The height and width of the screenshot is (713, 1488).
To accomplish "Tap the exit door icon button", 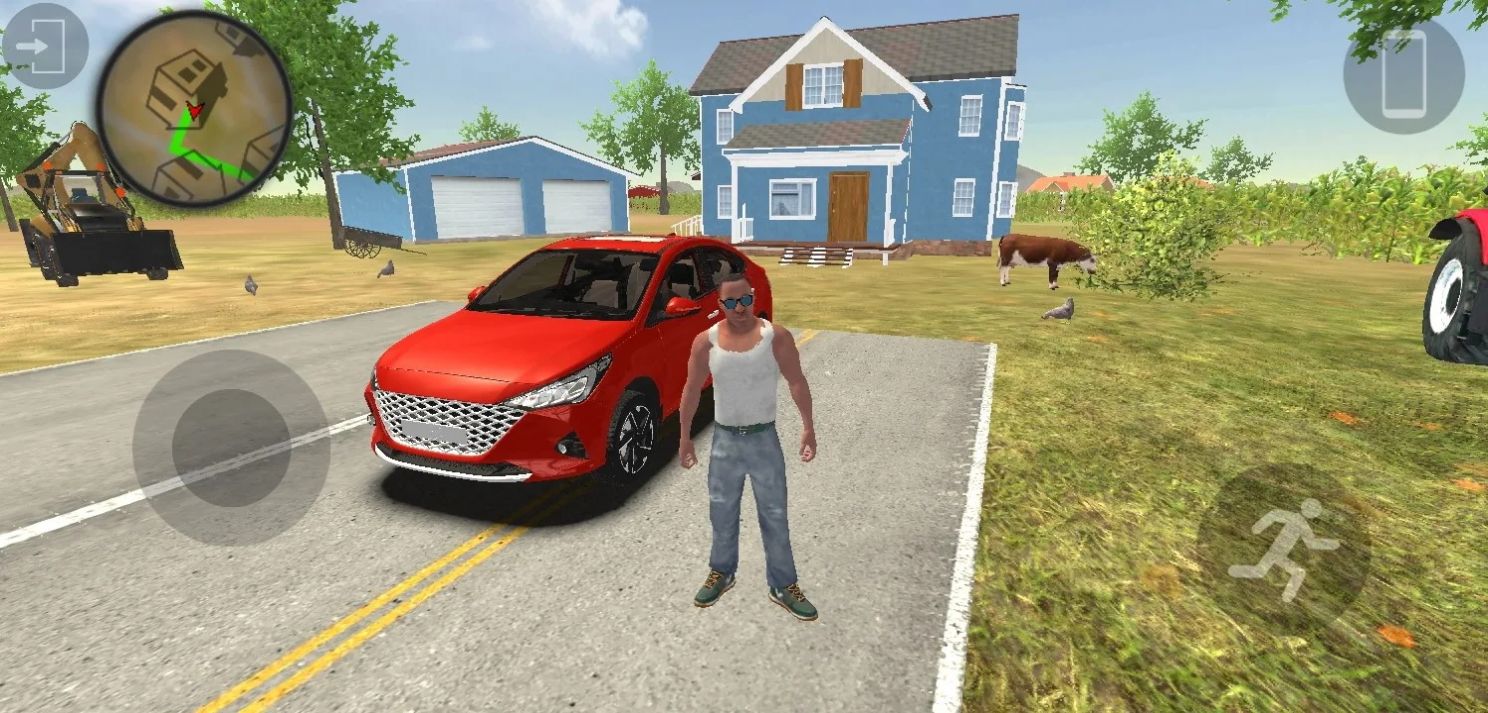I will tap(44, 46).
